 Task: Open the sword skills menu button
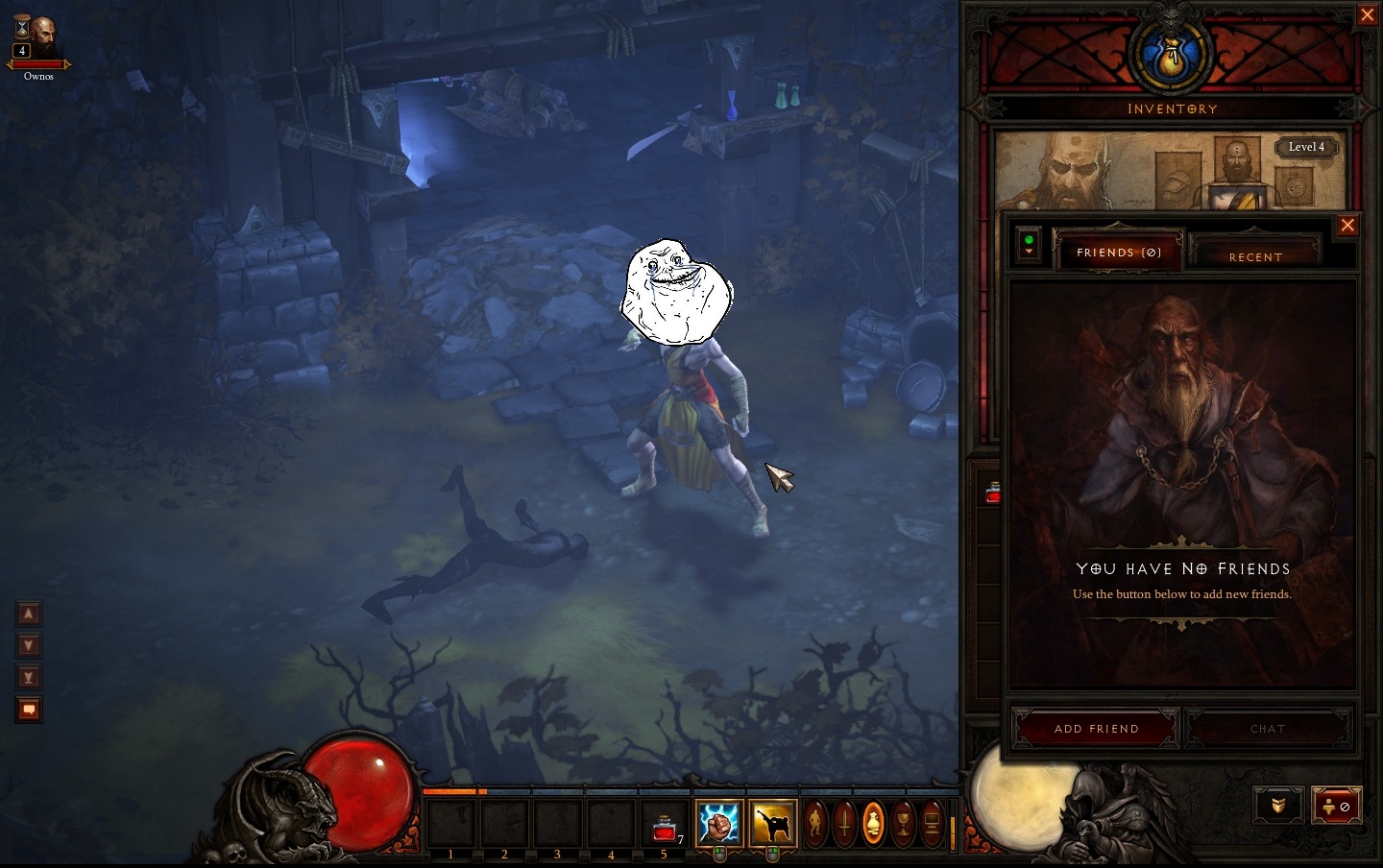point(844,824)
